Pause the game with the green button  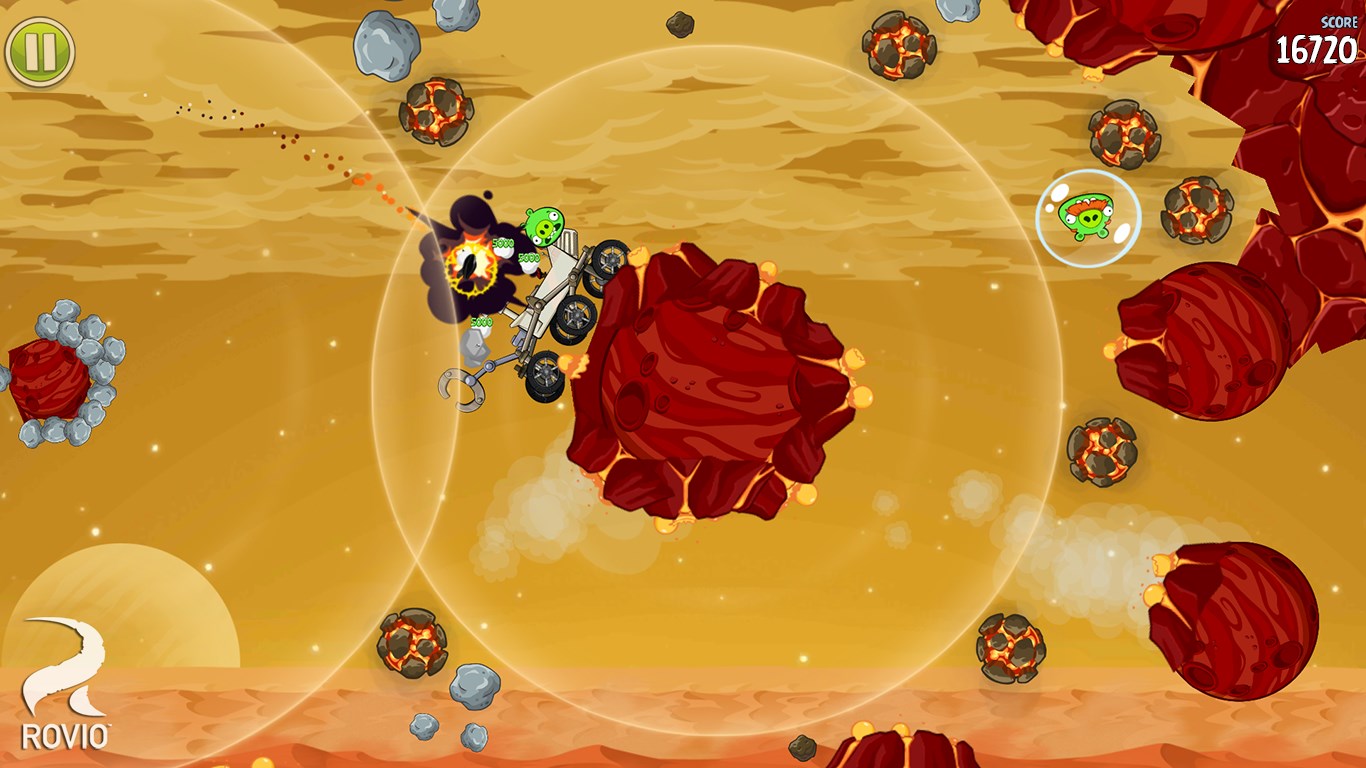pyautogui.click(x=40, y=51)
